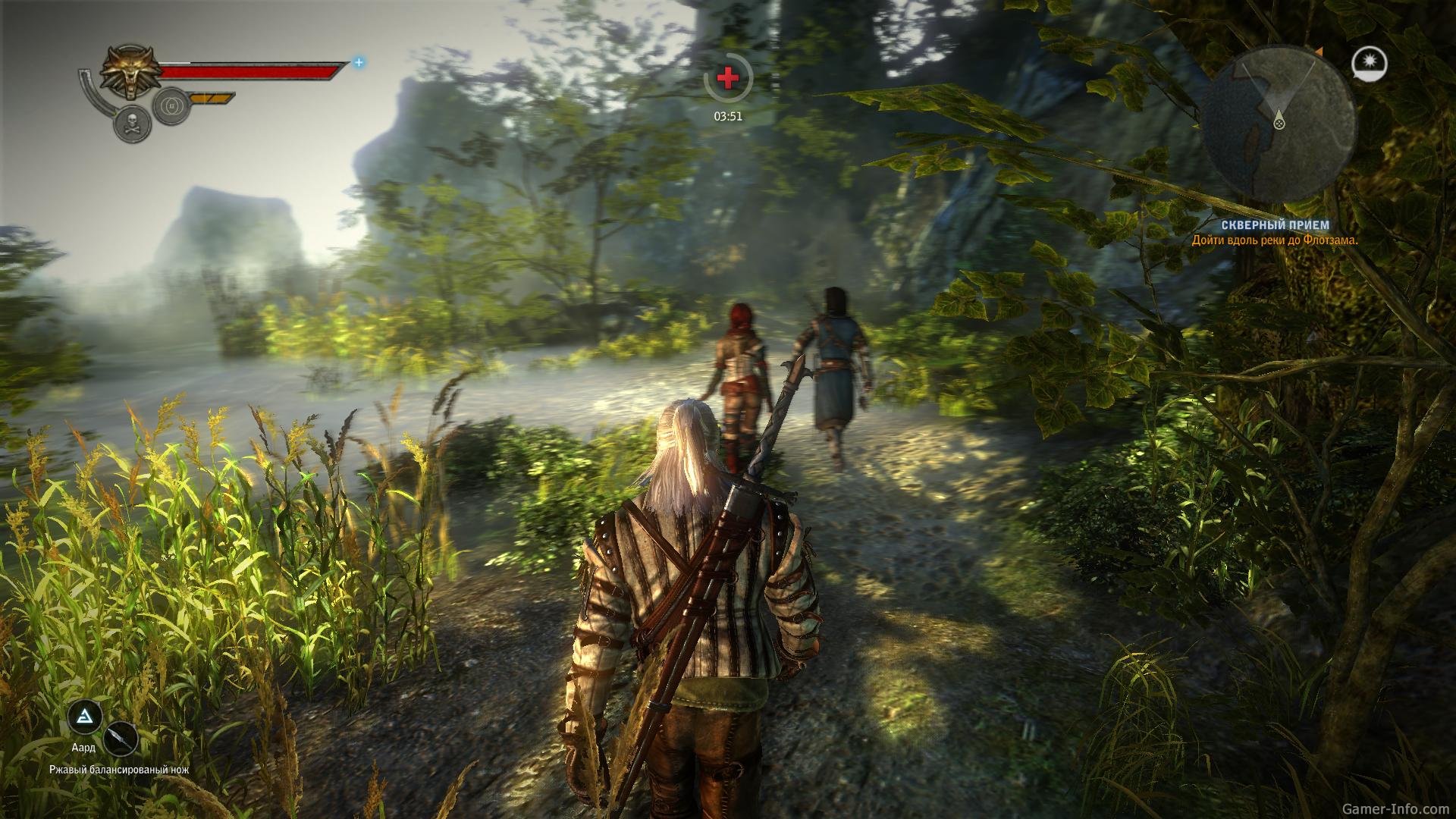The width and height of the screenshot is (1456, 819).
Task: Click the red cross regeneration buff icon
Action: (x=727, y=77)
